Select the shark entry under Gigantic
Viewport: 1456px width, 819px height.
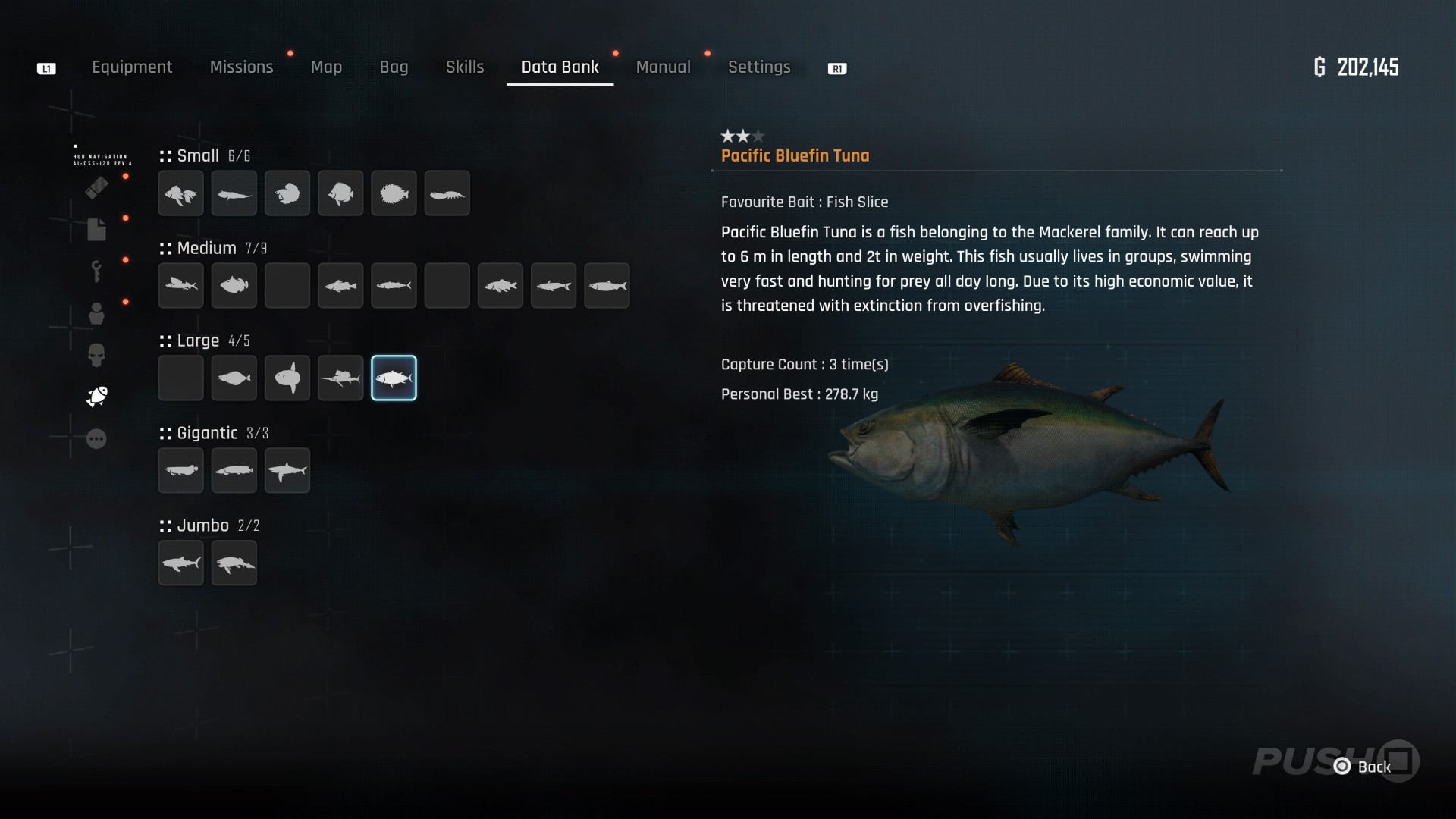point(287,470)
